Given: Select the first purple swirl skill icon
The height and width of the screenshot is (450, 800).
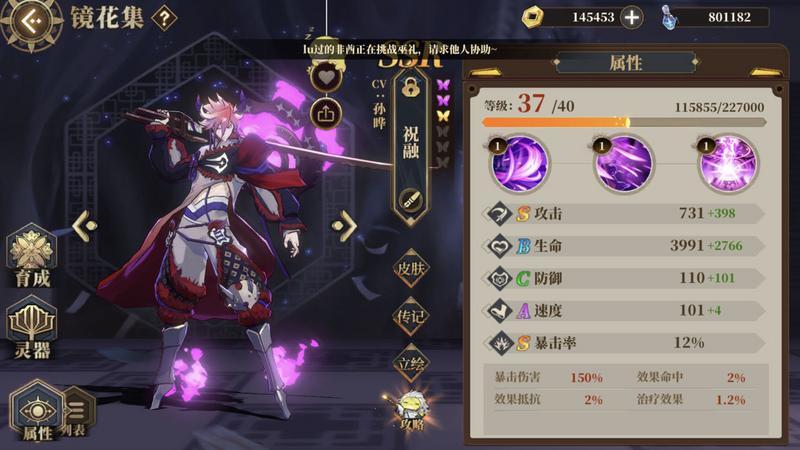Looking at the screenshot, I should (x=518, y=164).
